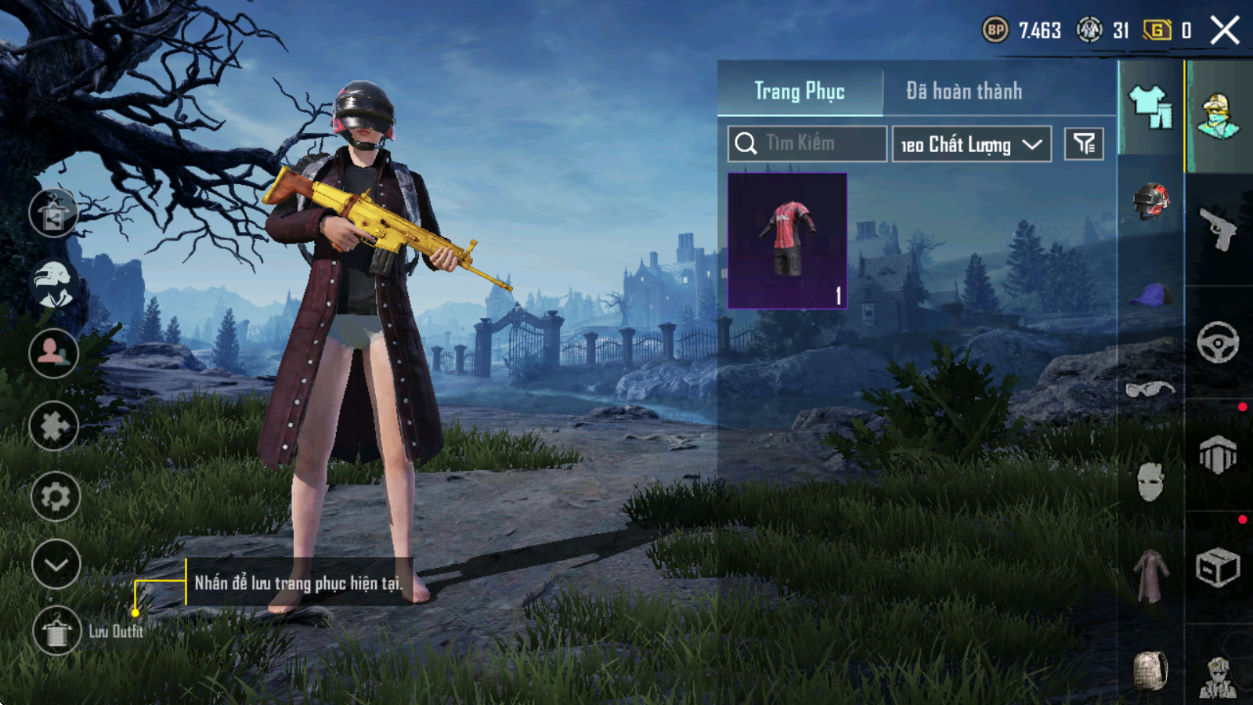The width and height of the screenshot is (1253, 705).
Task: Switch to the Trang Phục tab
Action: [799, 91]
